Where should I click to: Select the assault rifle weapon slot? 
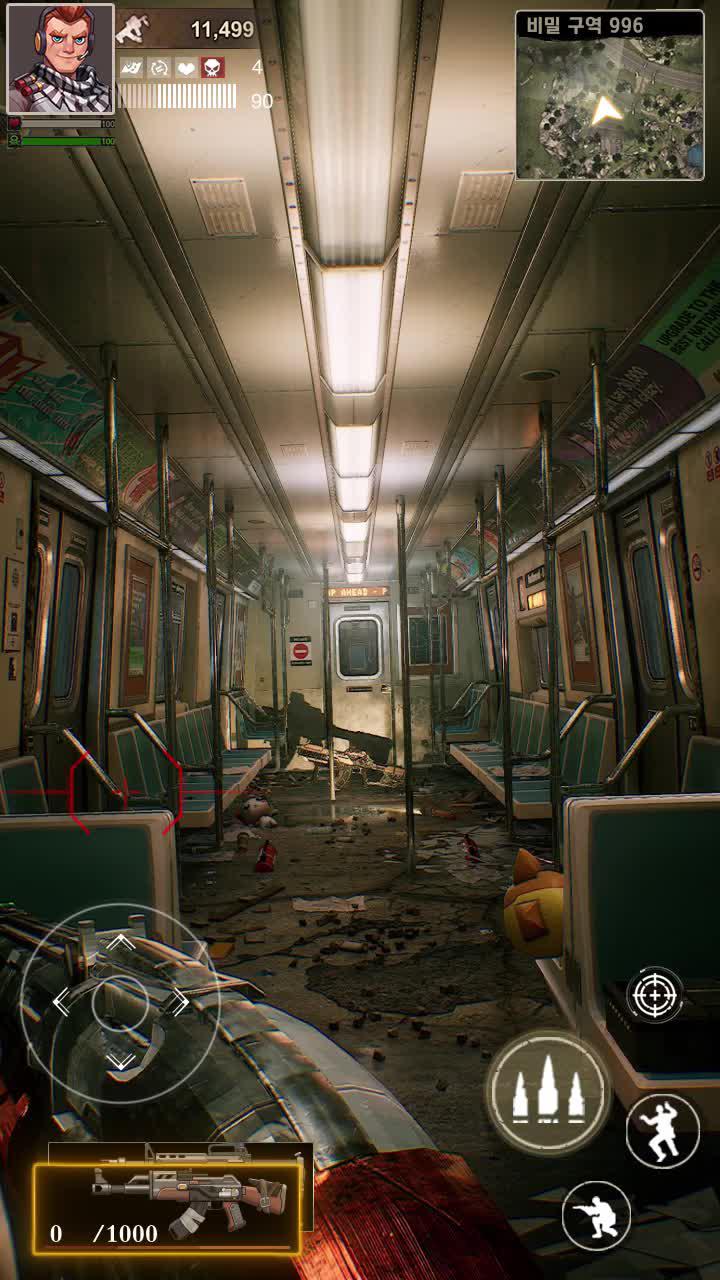168,1207
